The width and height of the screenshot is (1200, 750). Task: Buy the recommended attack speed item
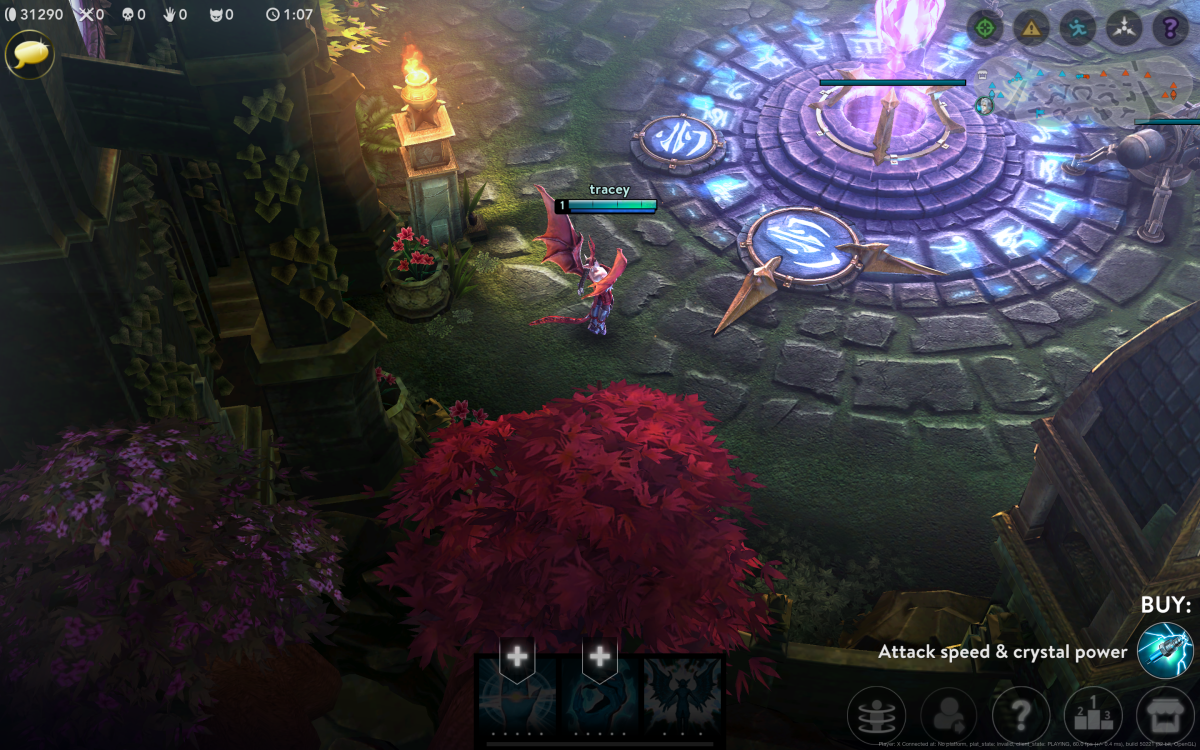pos(1165,651)
